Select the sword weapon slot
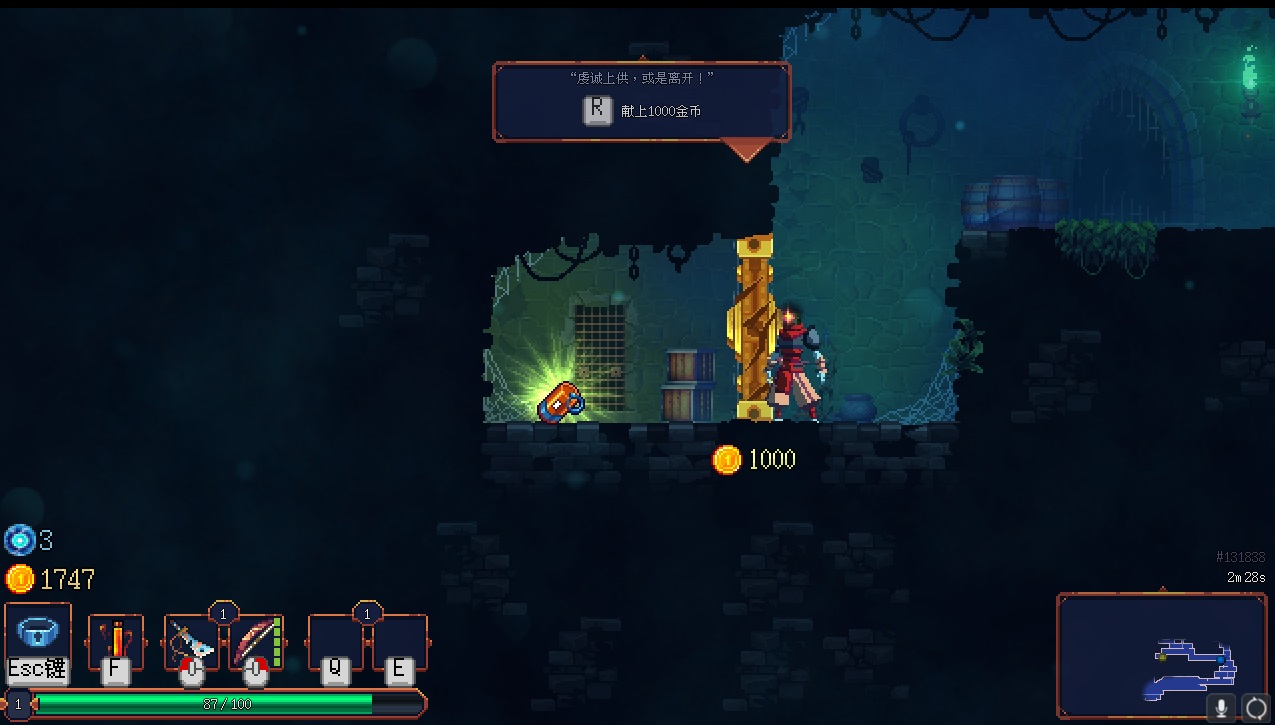Viewport: 1275px width, 725px height. click(191, 641)
